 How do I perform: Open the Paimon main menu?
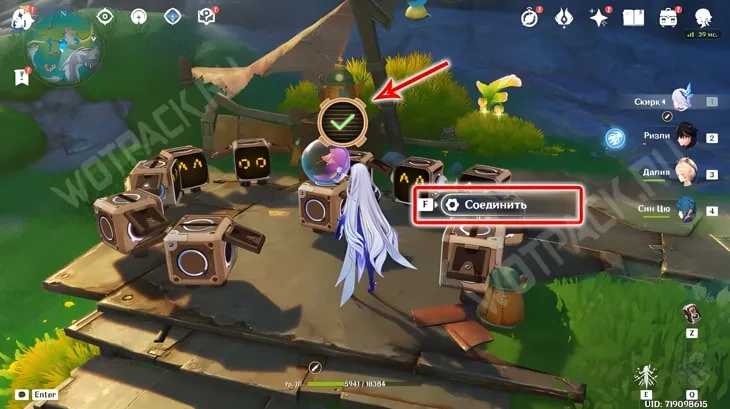pyautogui.click(x=16, y=18)
